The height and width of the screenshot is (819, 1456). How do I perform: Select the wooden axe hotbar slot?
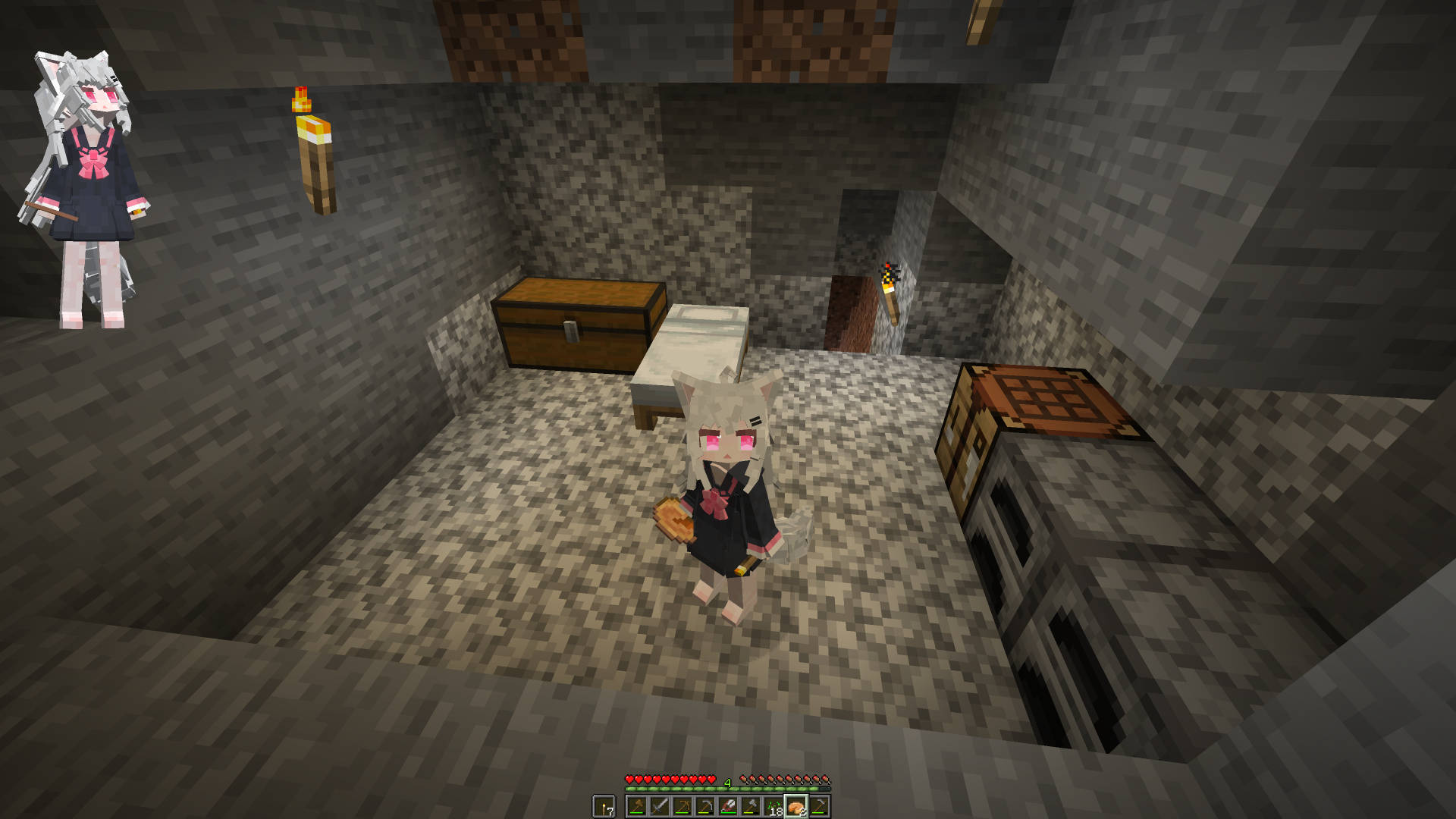637,806
